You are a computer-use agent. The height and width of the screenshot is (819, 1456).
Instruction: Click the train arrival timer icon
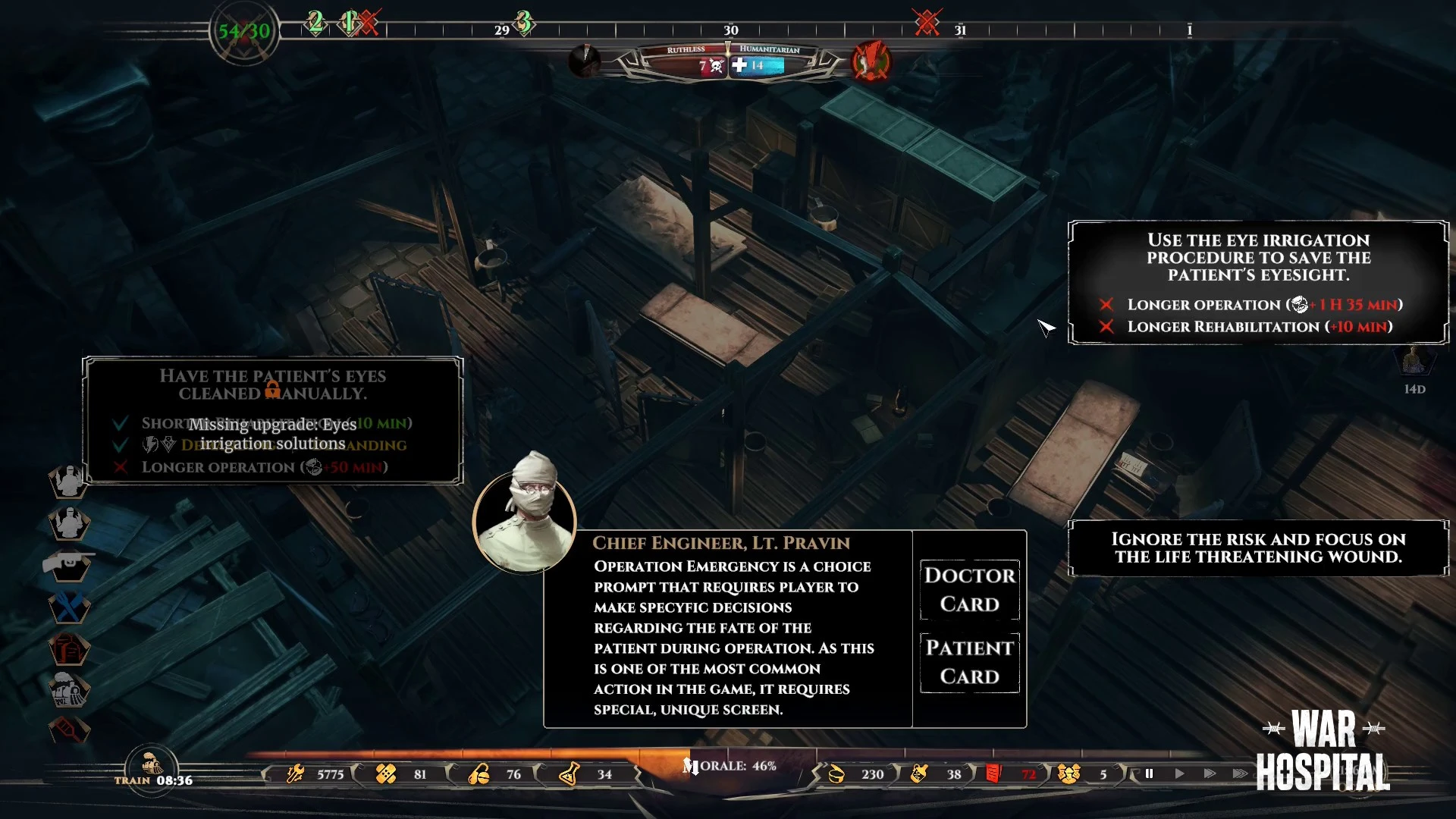point(152,766)
